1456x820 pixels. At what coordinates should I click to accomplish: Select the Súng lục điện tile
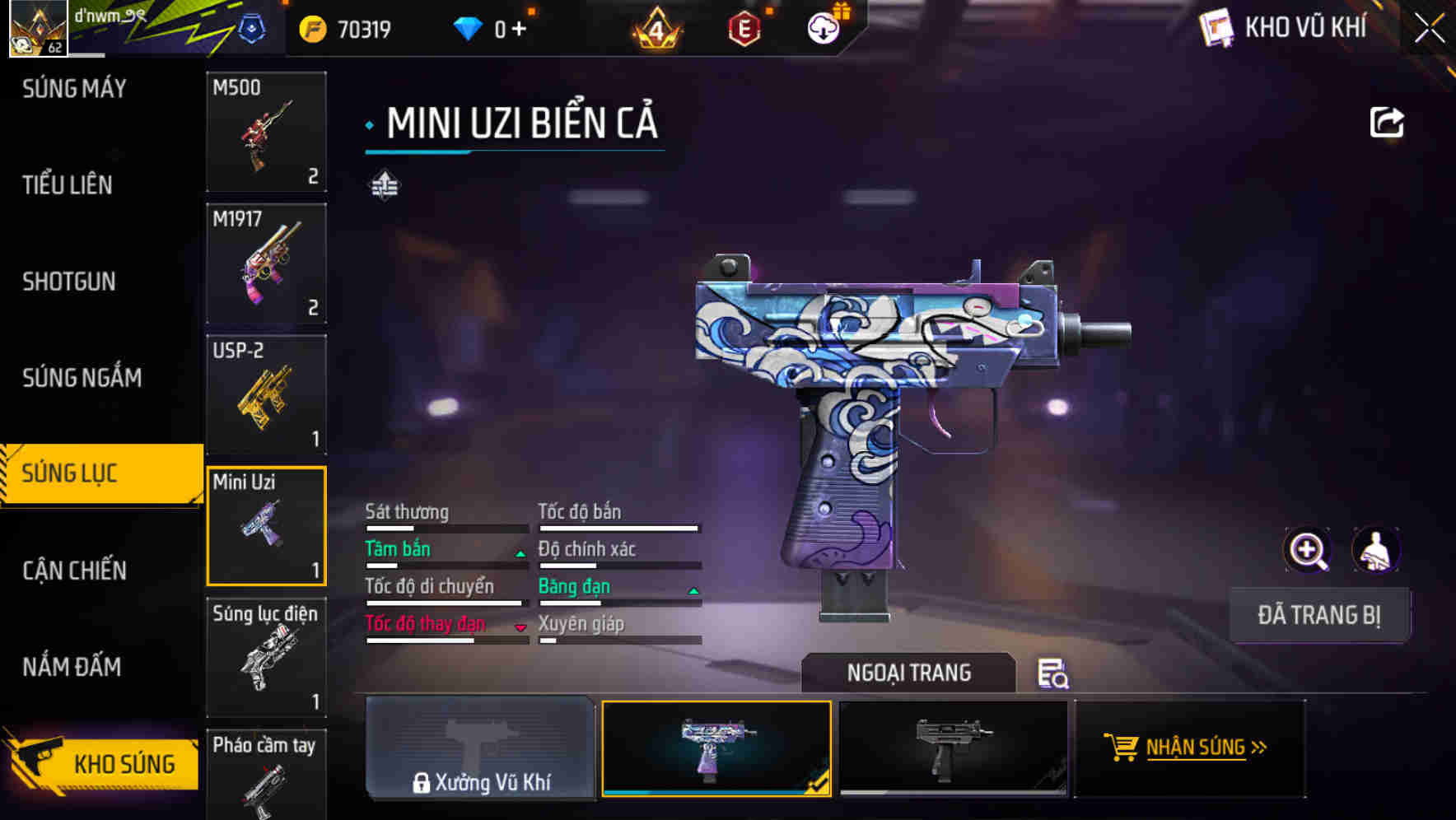click(x=266, y=657)
